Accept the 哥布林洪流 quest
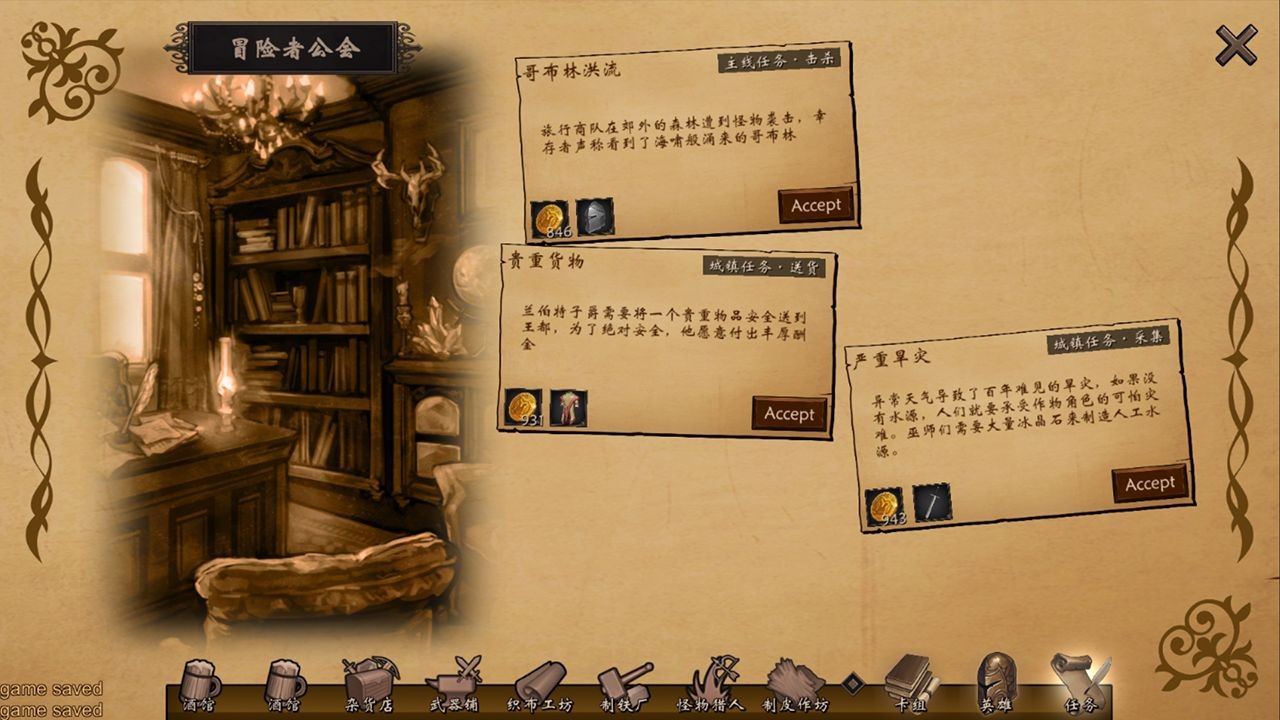Viewport: 1280px width, 720px height. tap(816, 204)
